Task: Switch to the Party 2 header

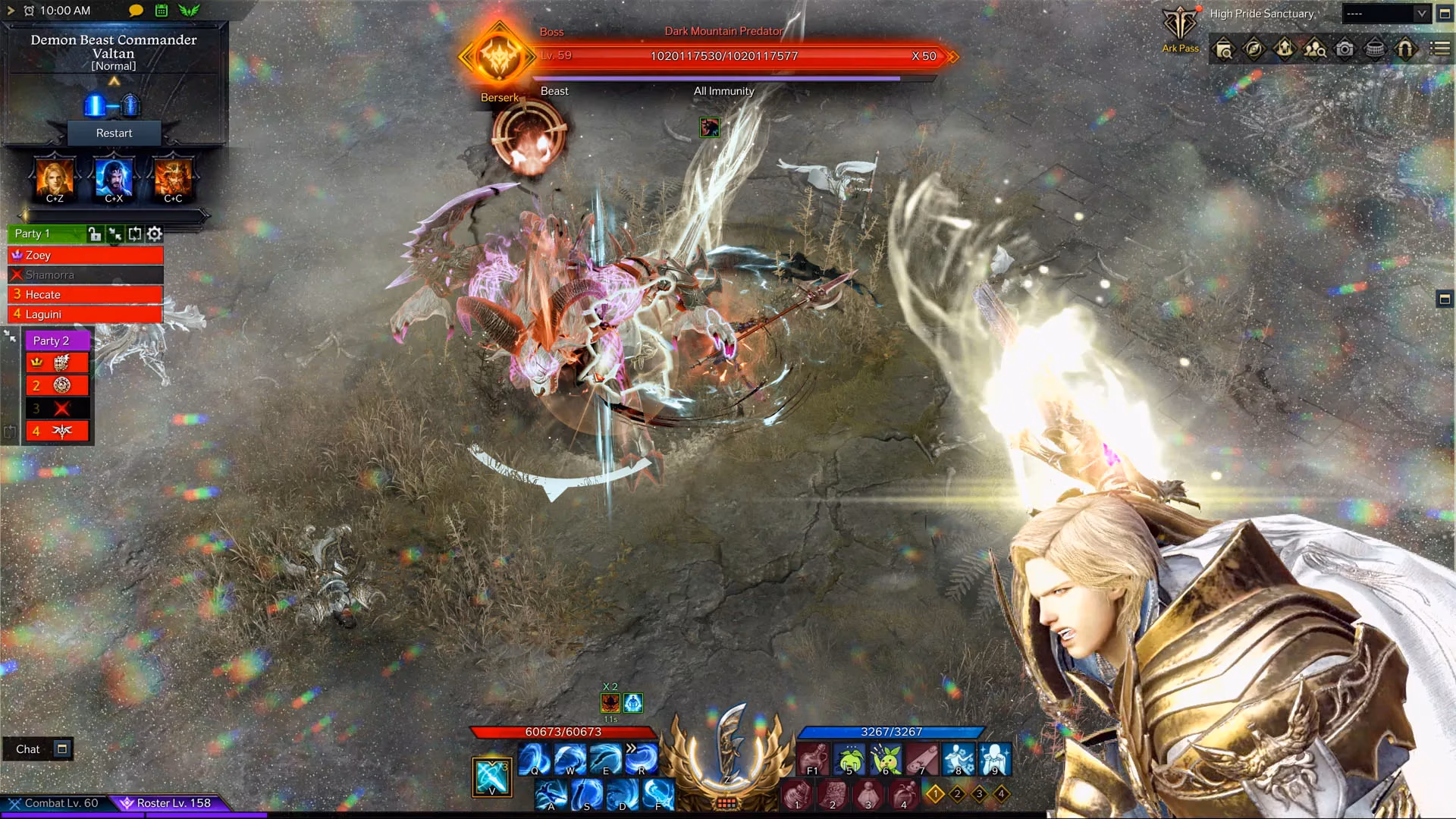Action: coord(56,340)
